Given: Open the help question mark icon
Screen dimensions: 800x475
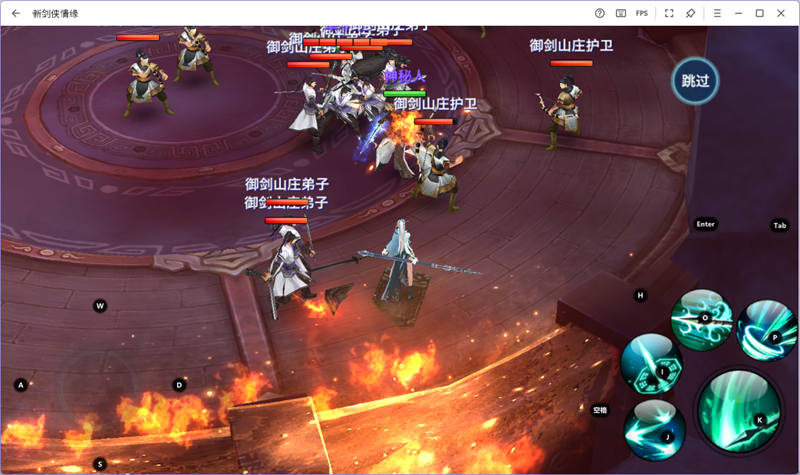Looking at the screenshot, I should 599,13.
